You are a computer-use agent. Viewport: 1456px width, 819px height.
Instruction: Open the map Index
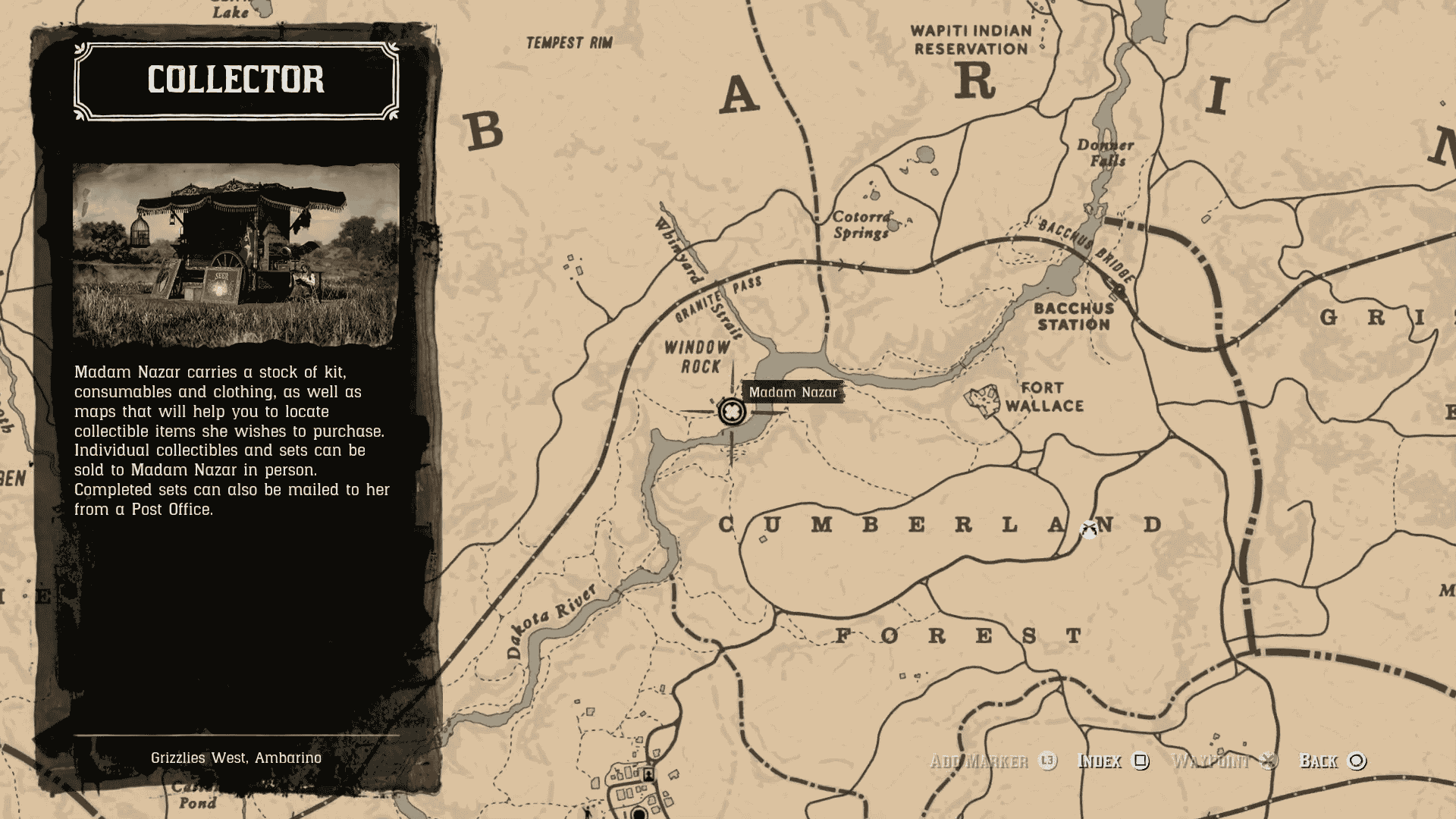[x=1100, y=761]
